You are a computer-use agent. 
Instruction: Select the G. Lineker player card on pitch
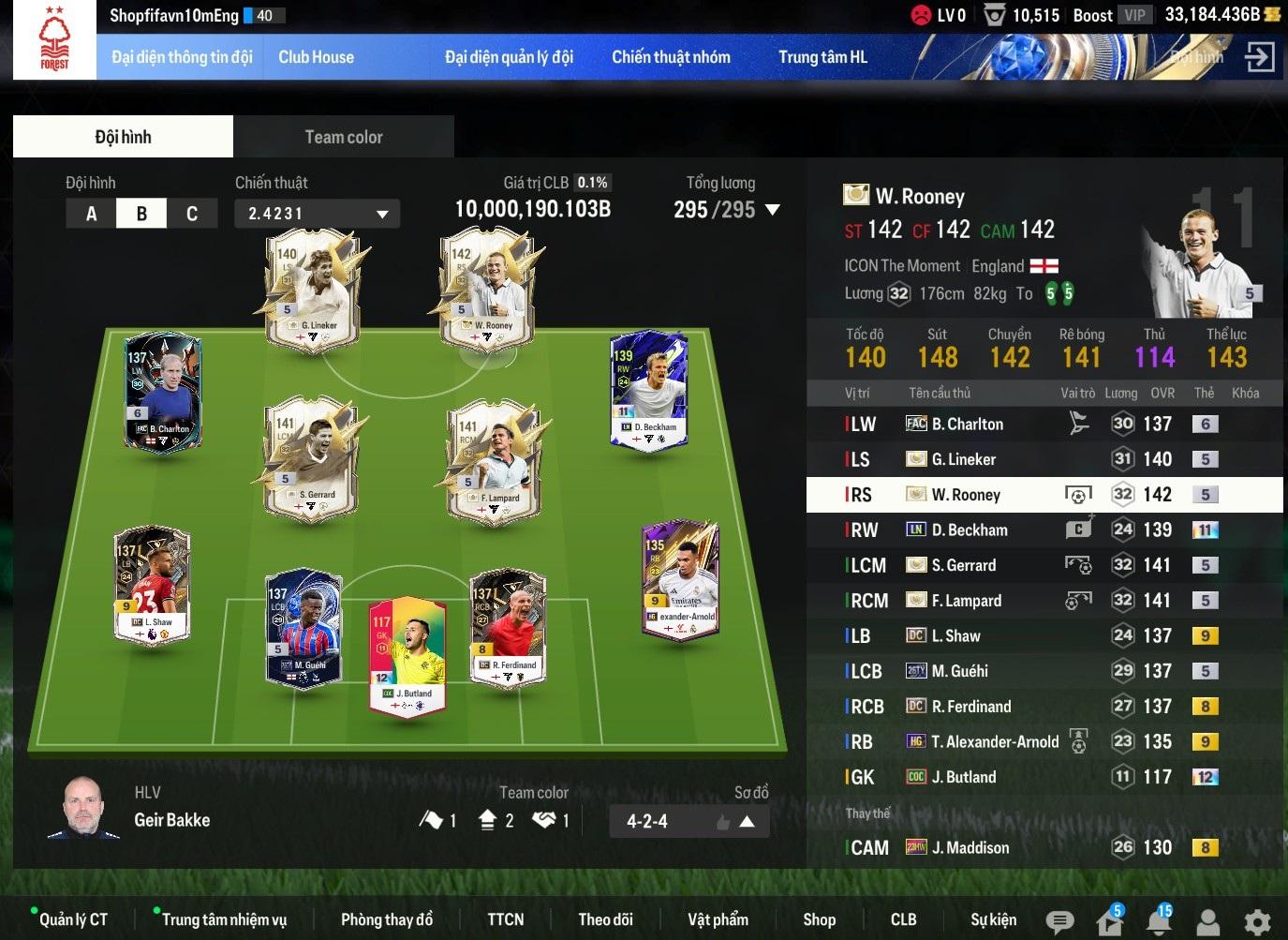(x=312, y=291)
